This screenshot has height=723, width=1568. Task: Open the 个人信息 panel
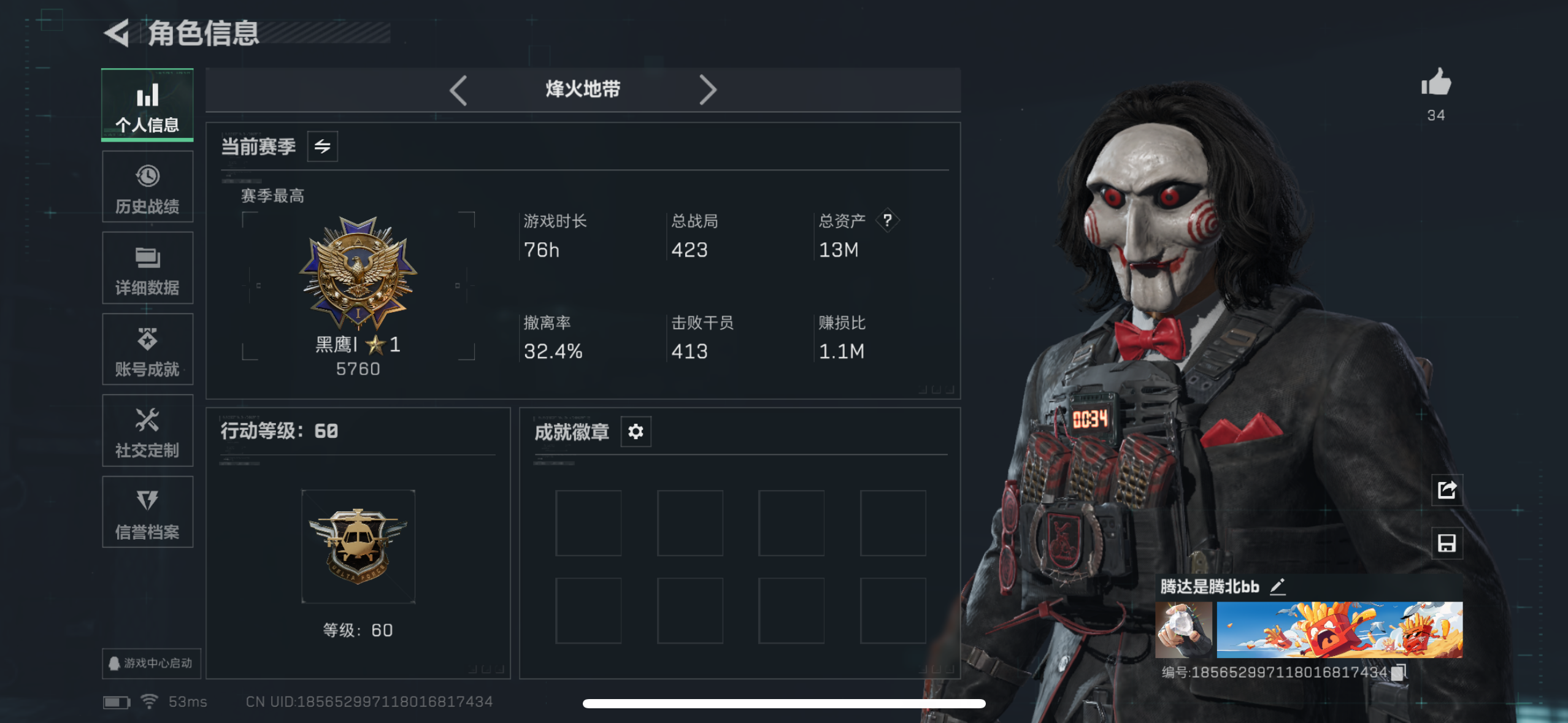tap(147, 105)
